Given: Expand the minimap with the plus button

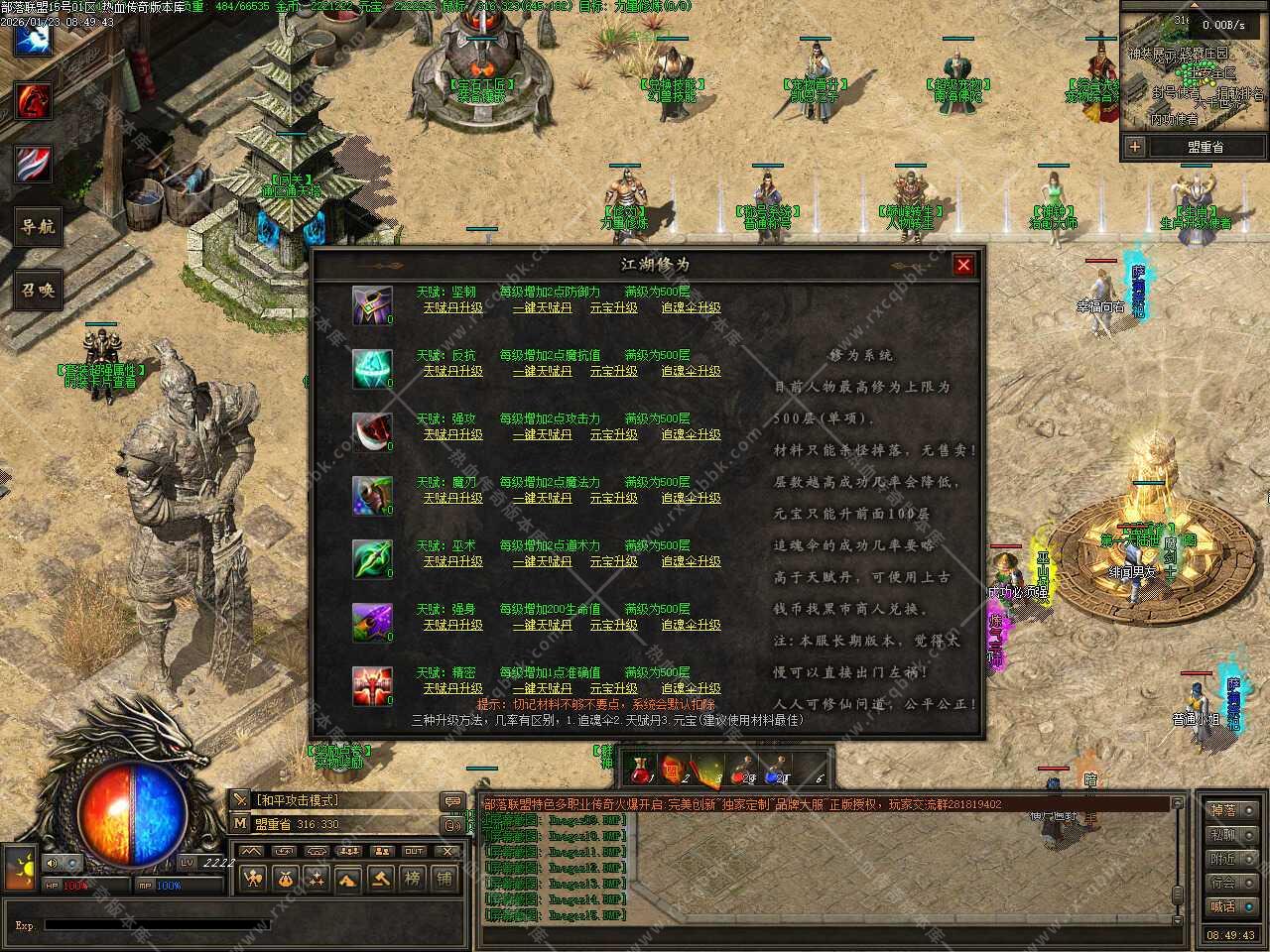Looking at the screenshot, I should (x=1134, y=147).
